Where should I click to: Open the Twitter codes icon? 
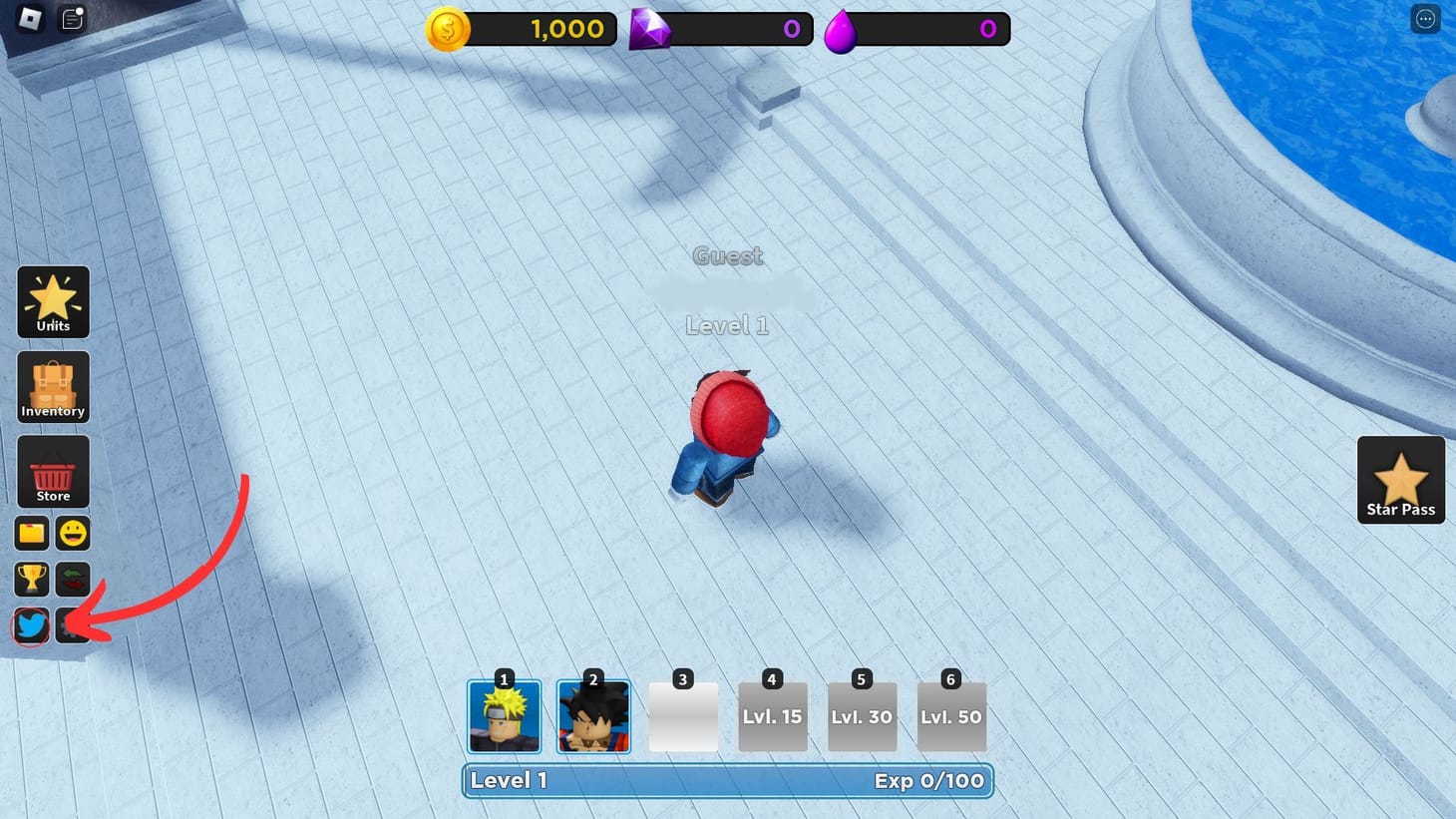point(31,625)
